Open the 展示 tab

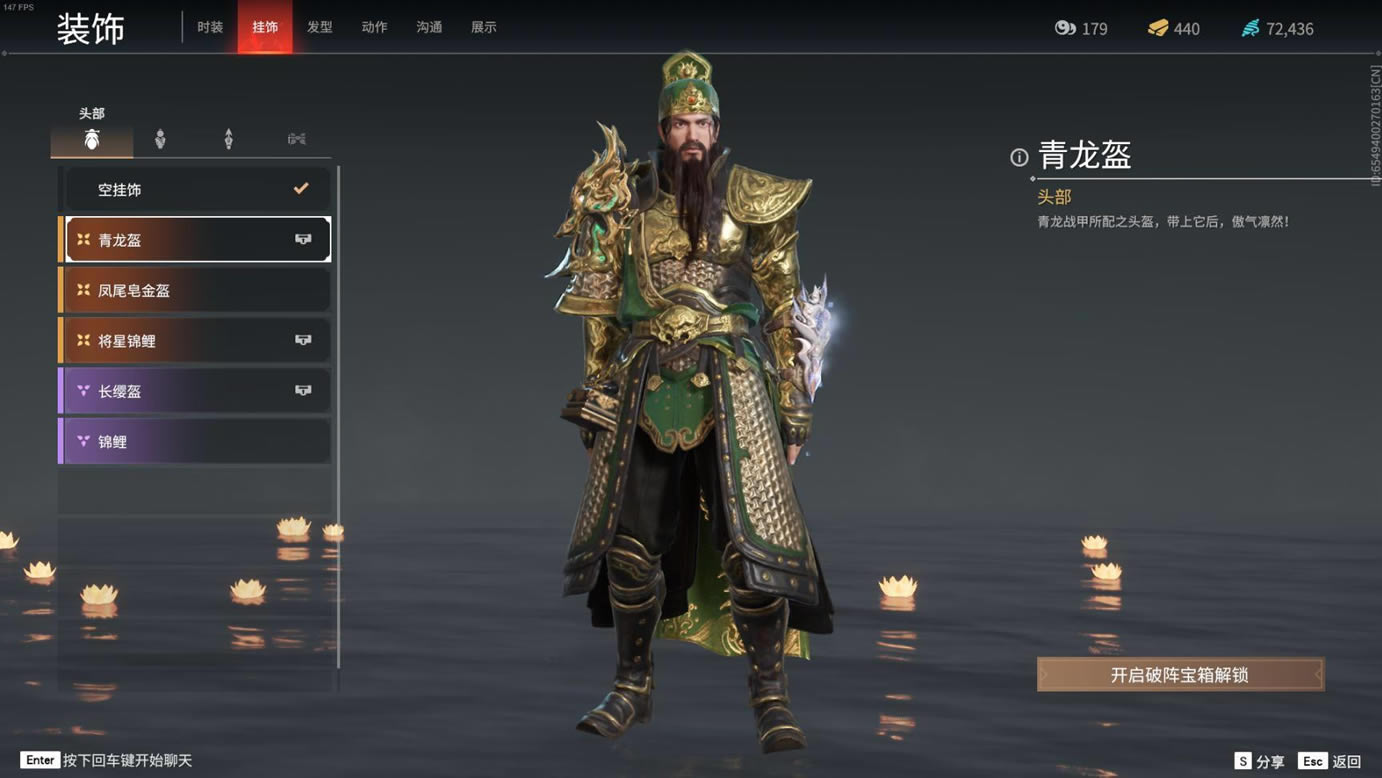click(x=484, y=27)
